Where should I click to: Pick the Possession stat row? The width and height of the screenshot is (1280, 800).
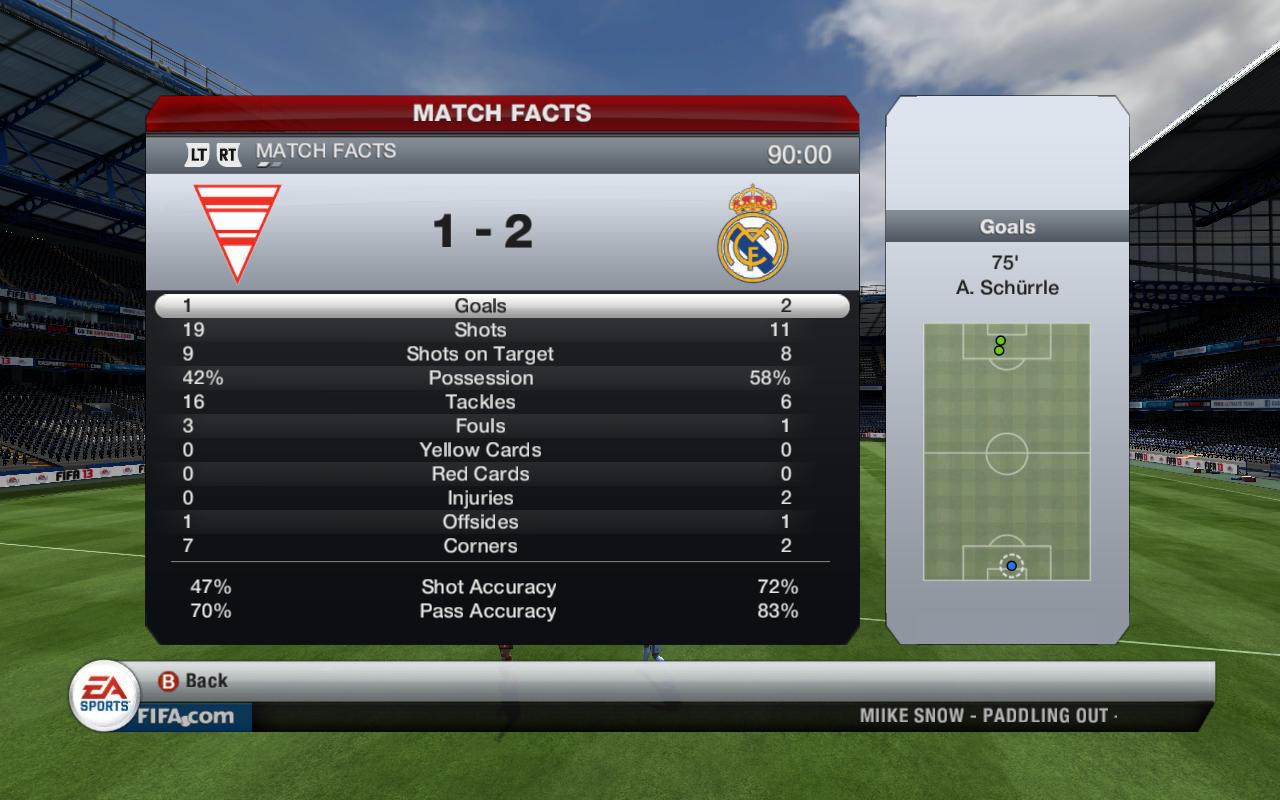(x=481, y=378)
